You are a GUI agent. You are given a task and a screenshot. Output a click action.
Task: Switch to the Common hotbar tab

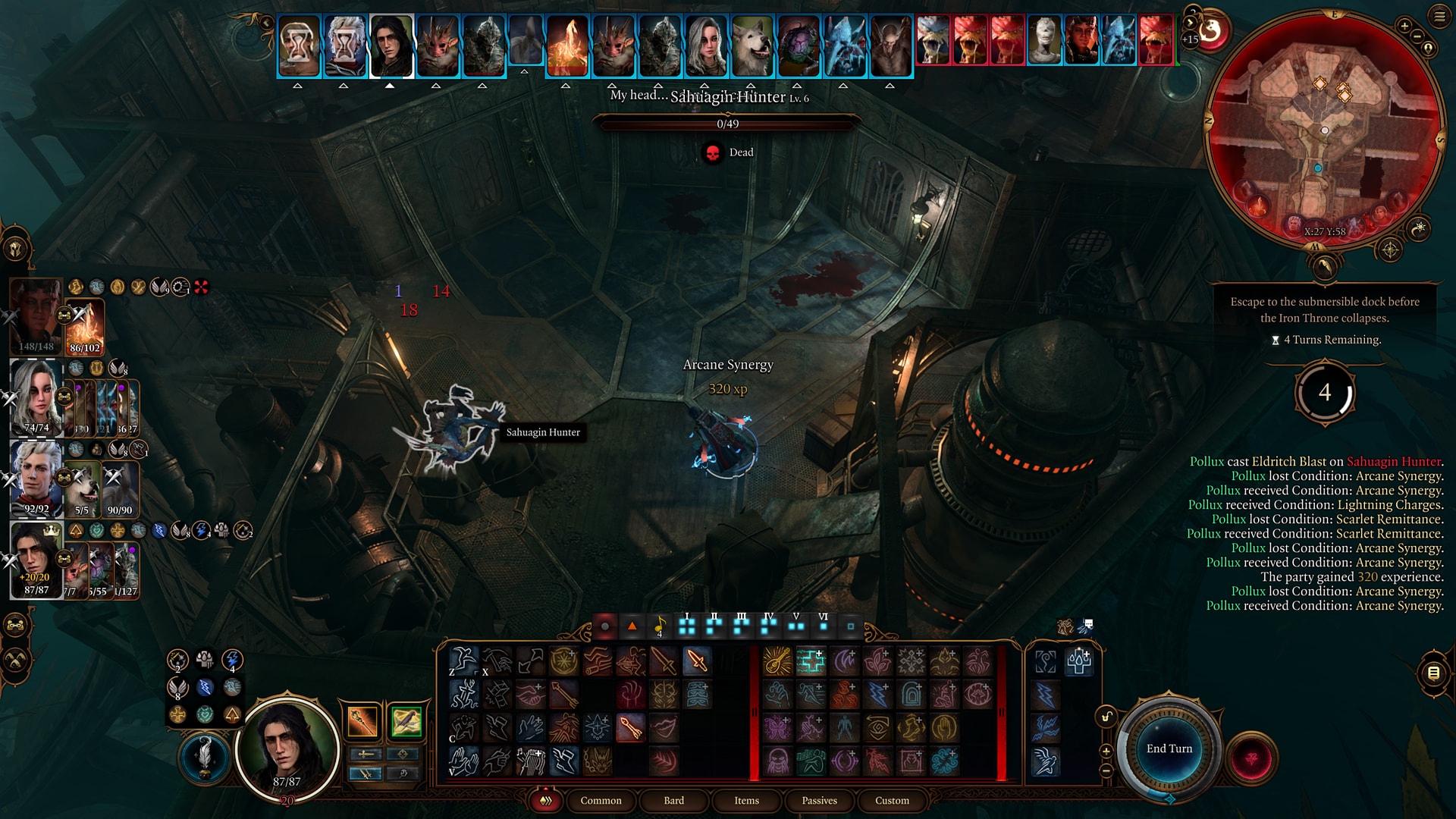tap(601, 800)
